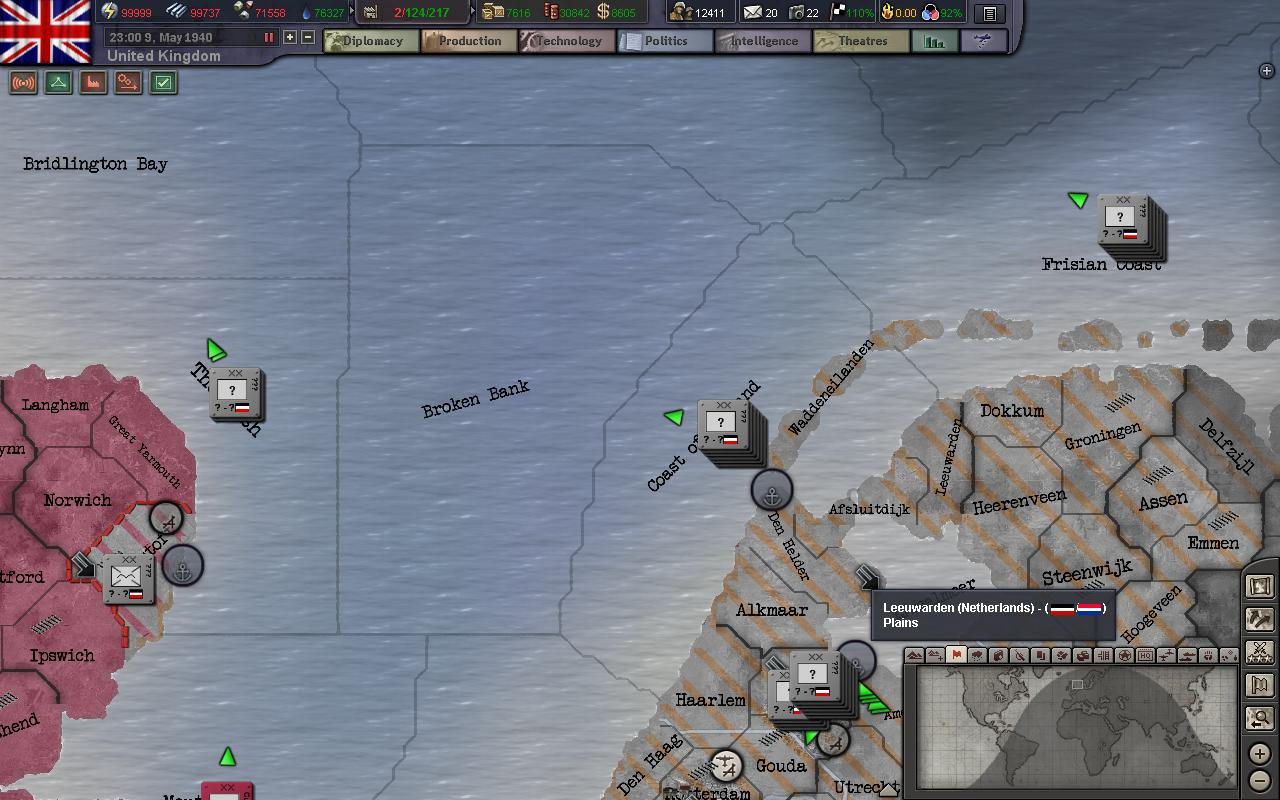
Task: Open the Diplomacy screen
Action: (371, 41)
